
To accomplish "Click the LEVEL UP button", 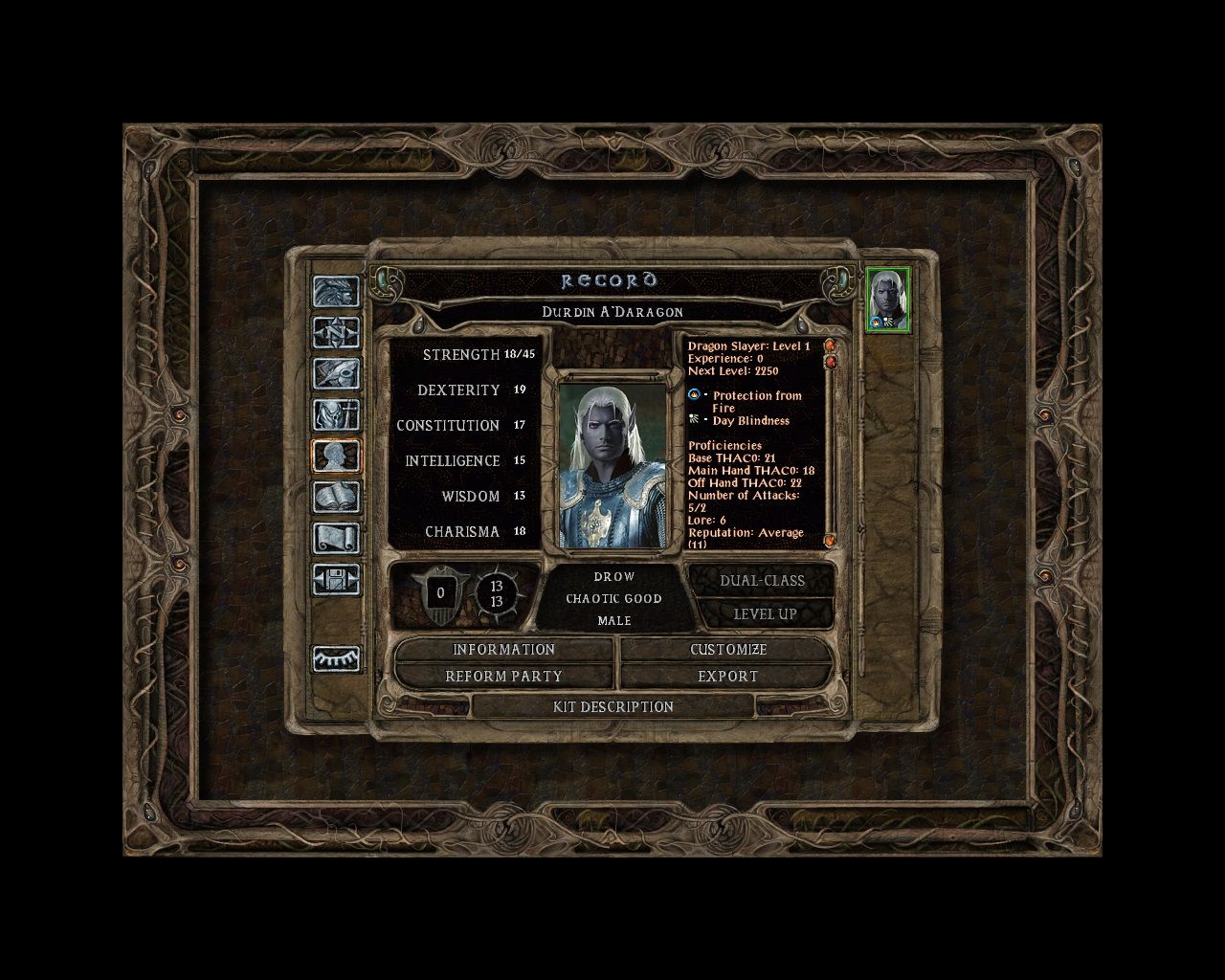I will coord(764,613).
